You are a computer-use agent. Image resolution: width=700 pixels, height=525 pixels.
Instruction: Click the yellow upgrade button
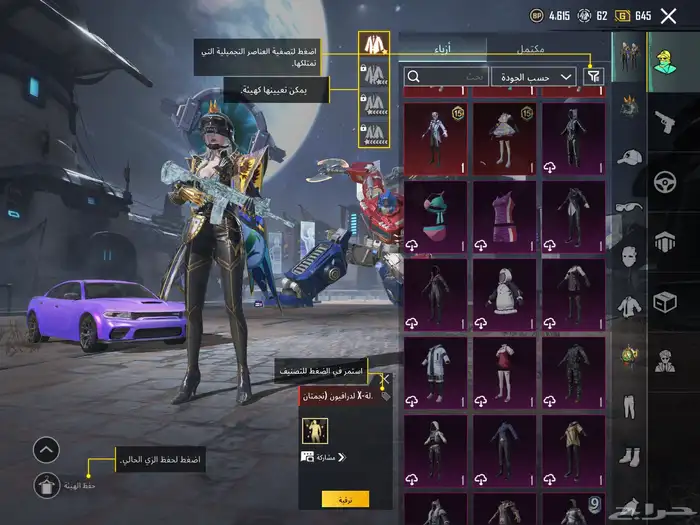345,498
